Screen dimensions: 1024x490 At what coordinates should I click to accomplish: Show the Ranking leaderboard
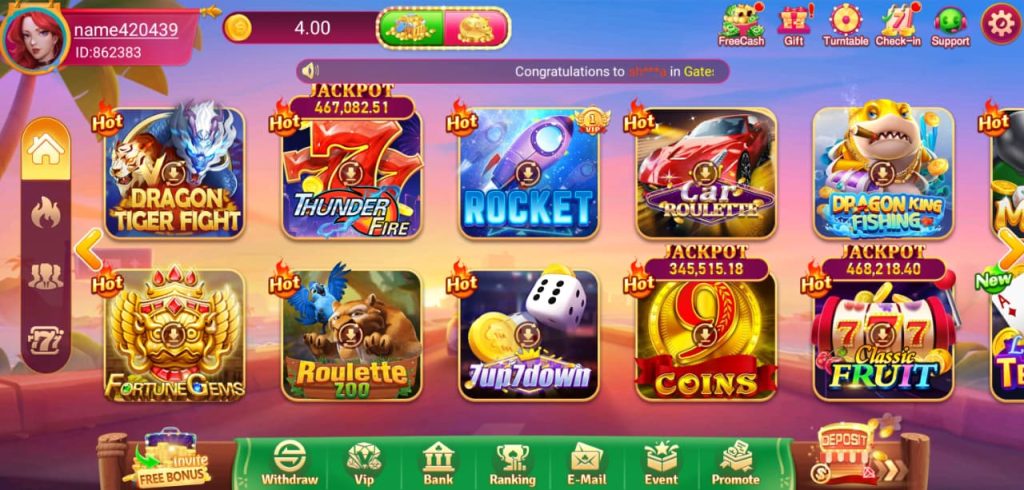tap(512, 464)
